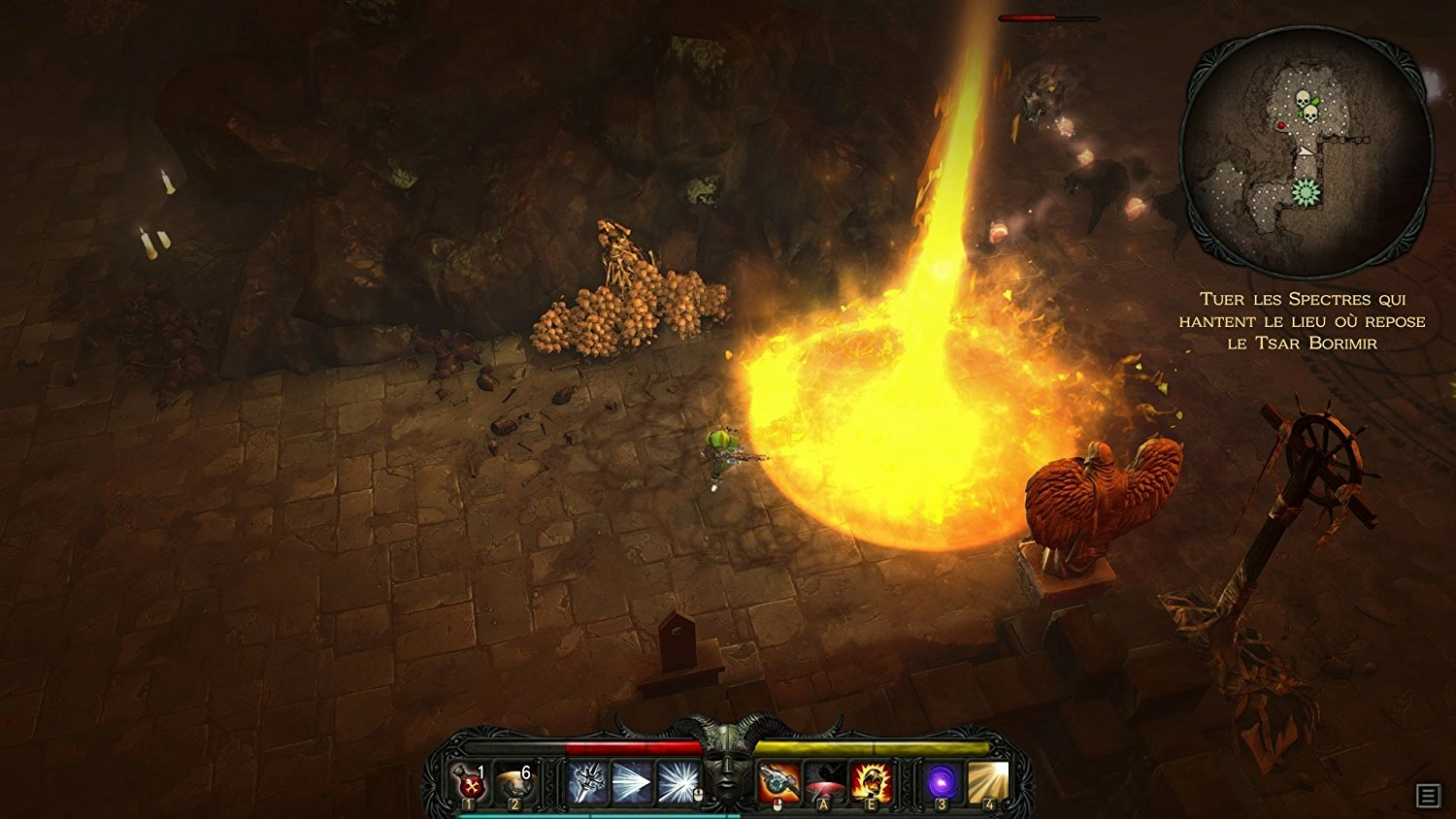
Task: Click the green starburst marker on minimap
Action: [1307, 193]
